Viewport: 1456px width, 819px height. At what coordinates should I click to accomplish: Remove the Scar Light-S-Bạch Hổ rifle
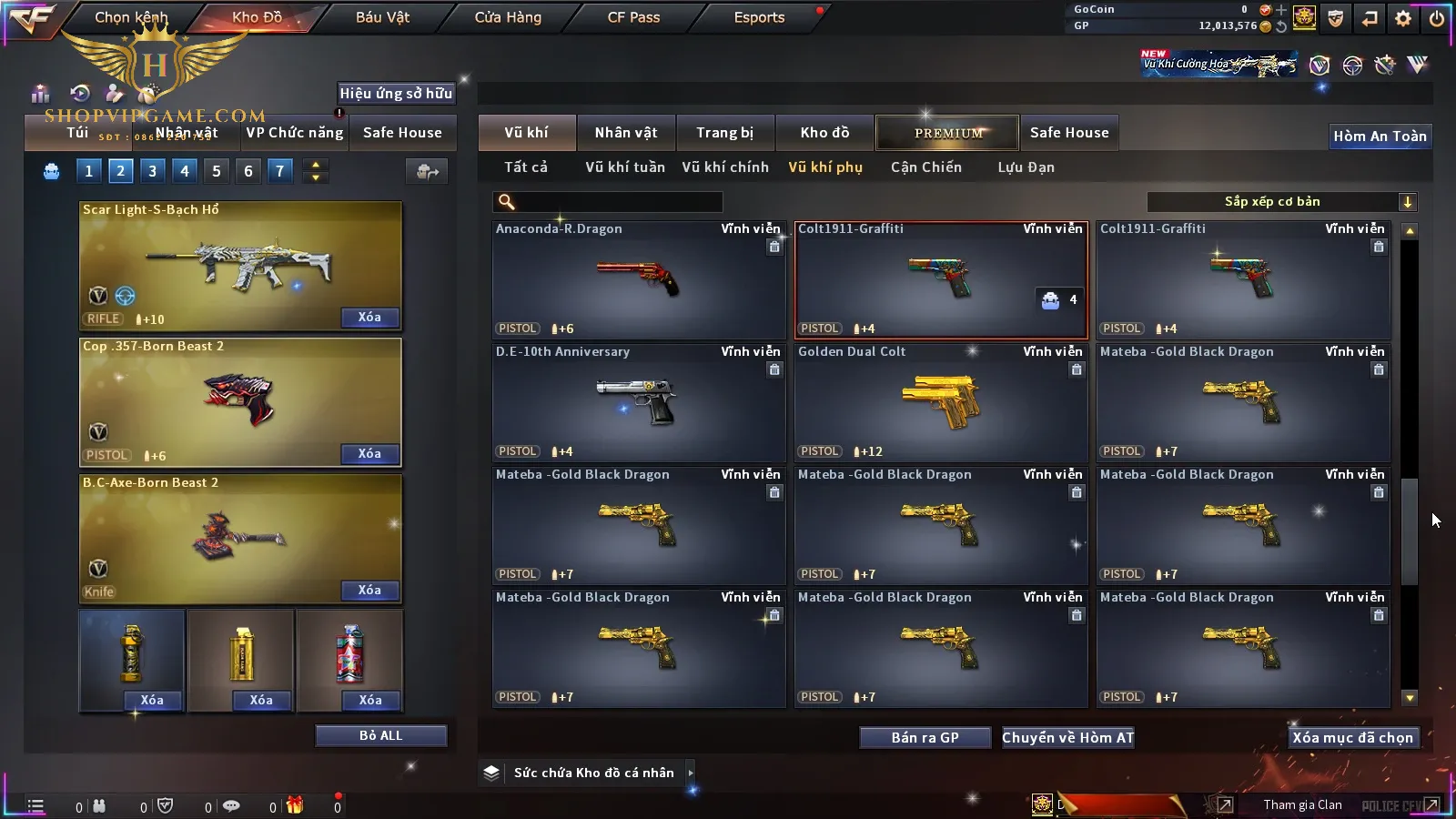click(x=369, y=317)
